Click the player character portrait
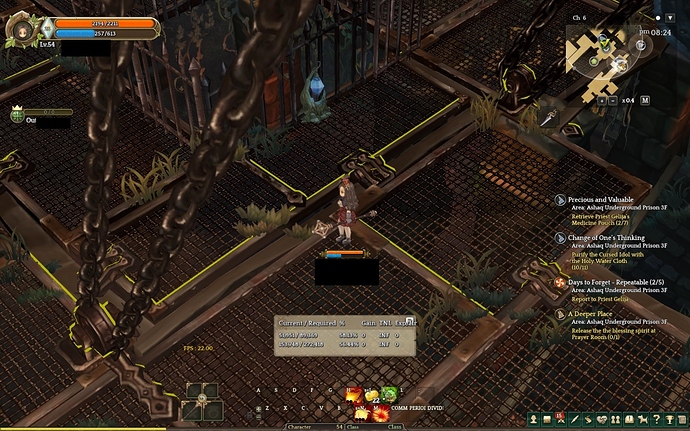Image resolution: width=690 pixels, height=431 pixels. [19, 28]
